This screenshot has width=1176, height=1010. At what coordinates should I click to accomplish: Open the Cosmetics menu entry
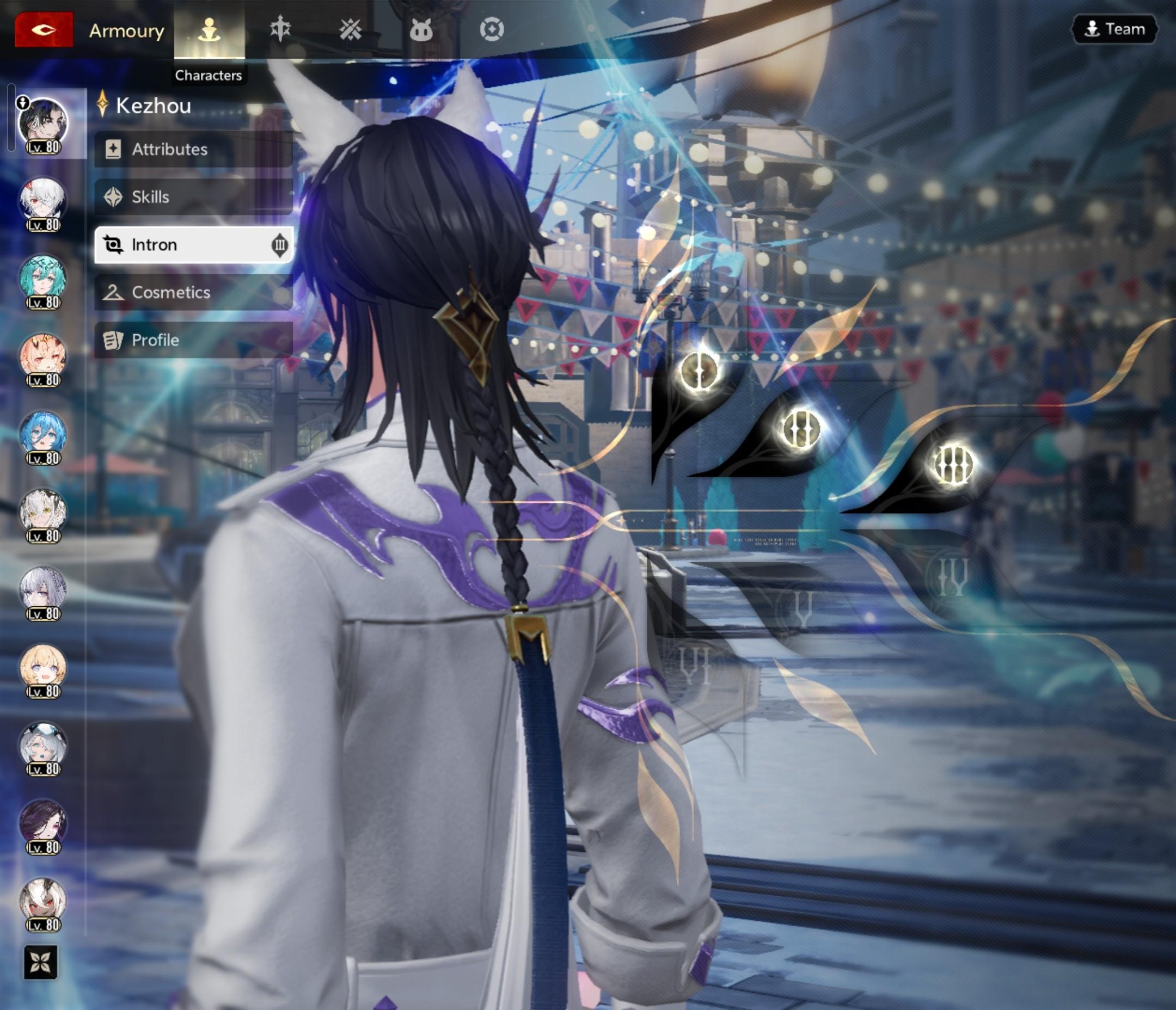pyautogui.click(x=193, y=292)
